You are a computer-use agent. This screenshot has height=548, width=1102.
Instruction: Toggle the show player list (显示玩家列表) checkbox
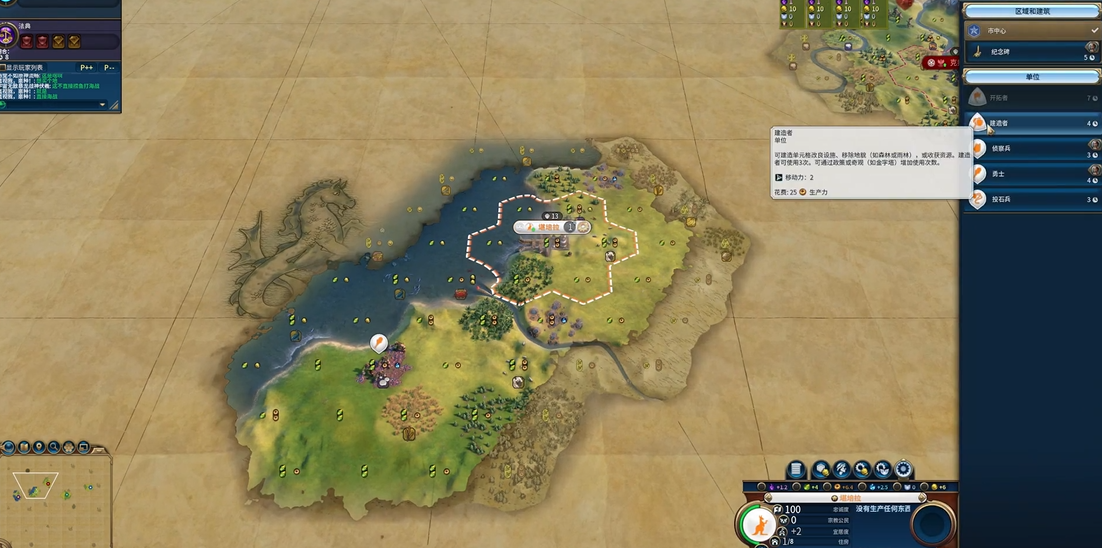[4, 67]
